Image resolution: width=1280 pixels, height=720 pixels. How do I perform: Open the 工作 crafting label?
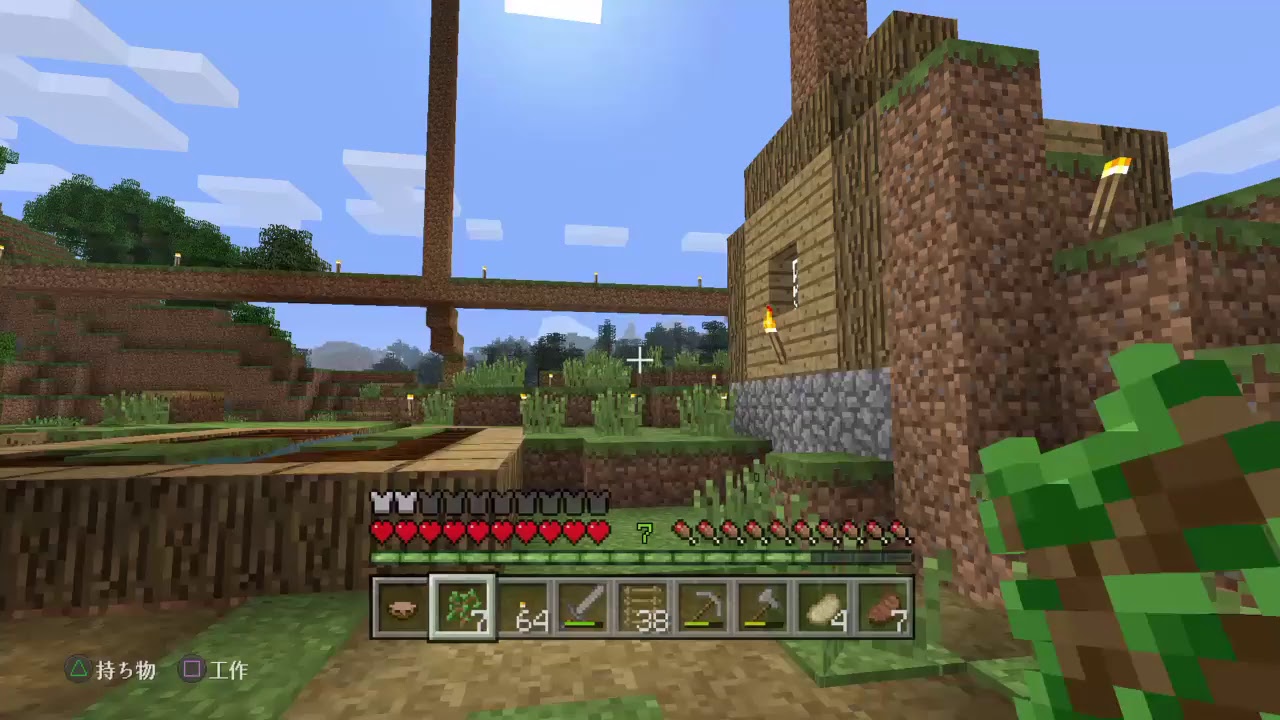click(230, 671)
